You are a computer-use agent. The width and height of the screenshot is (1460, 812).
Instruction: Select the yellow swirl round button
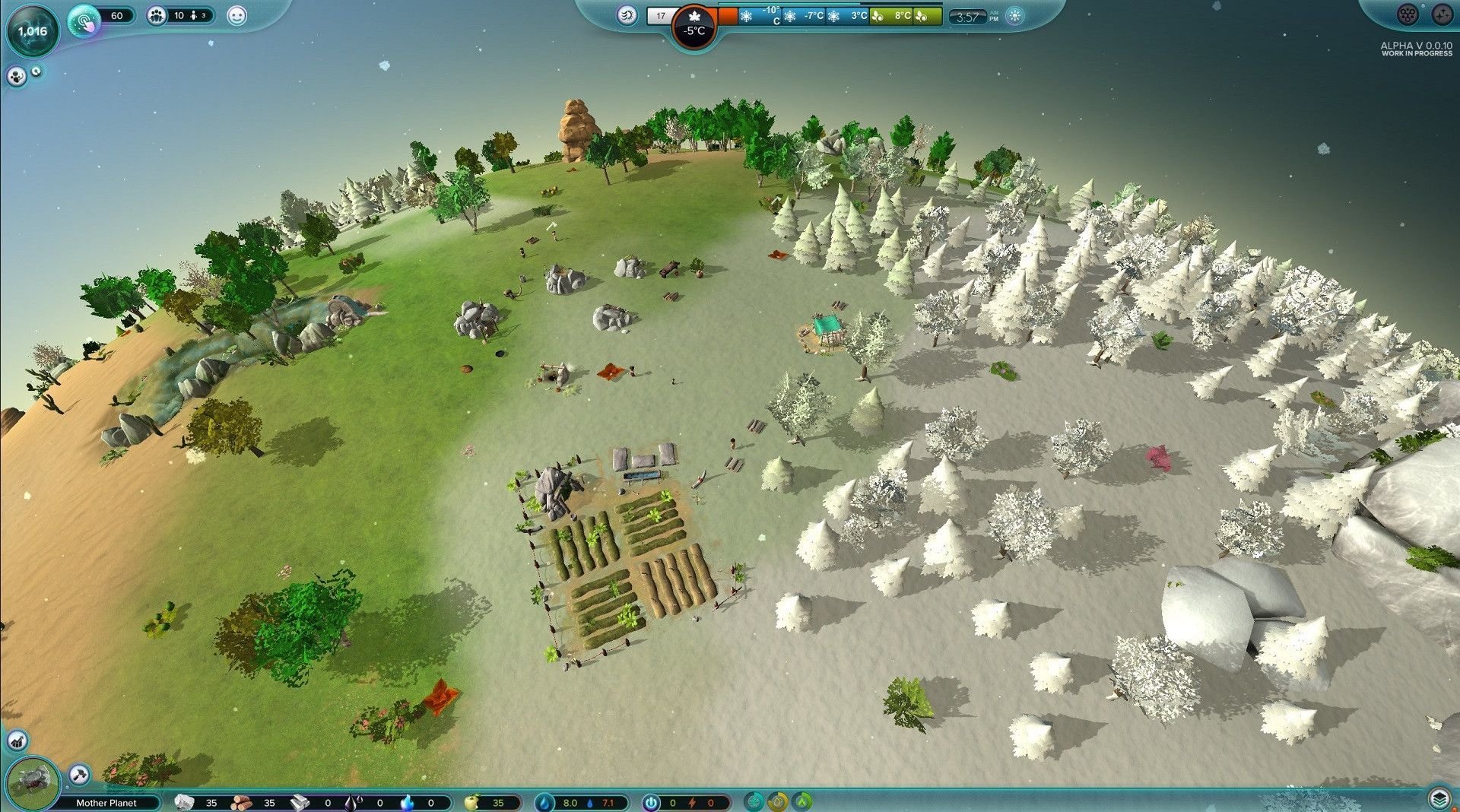[x=778, y=801]
